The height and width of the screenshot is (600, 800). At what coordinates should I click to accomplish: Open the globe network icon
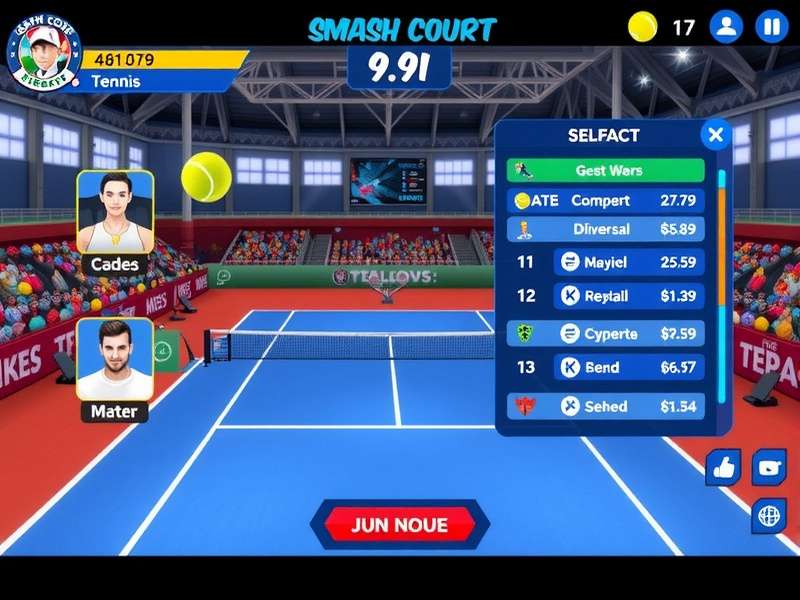[769, 516]
